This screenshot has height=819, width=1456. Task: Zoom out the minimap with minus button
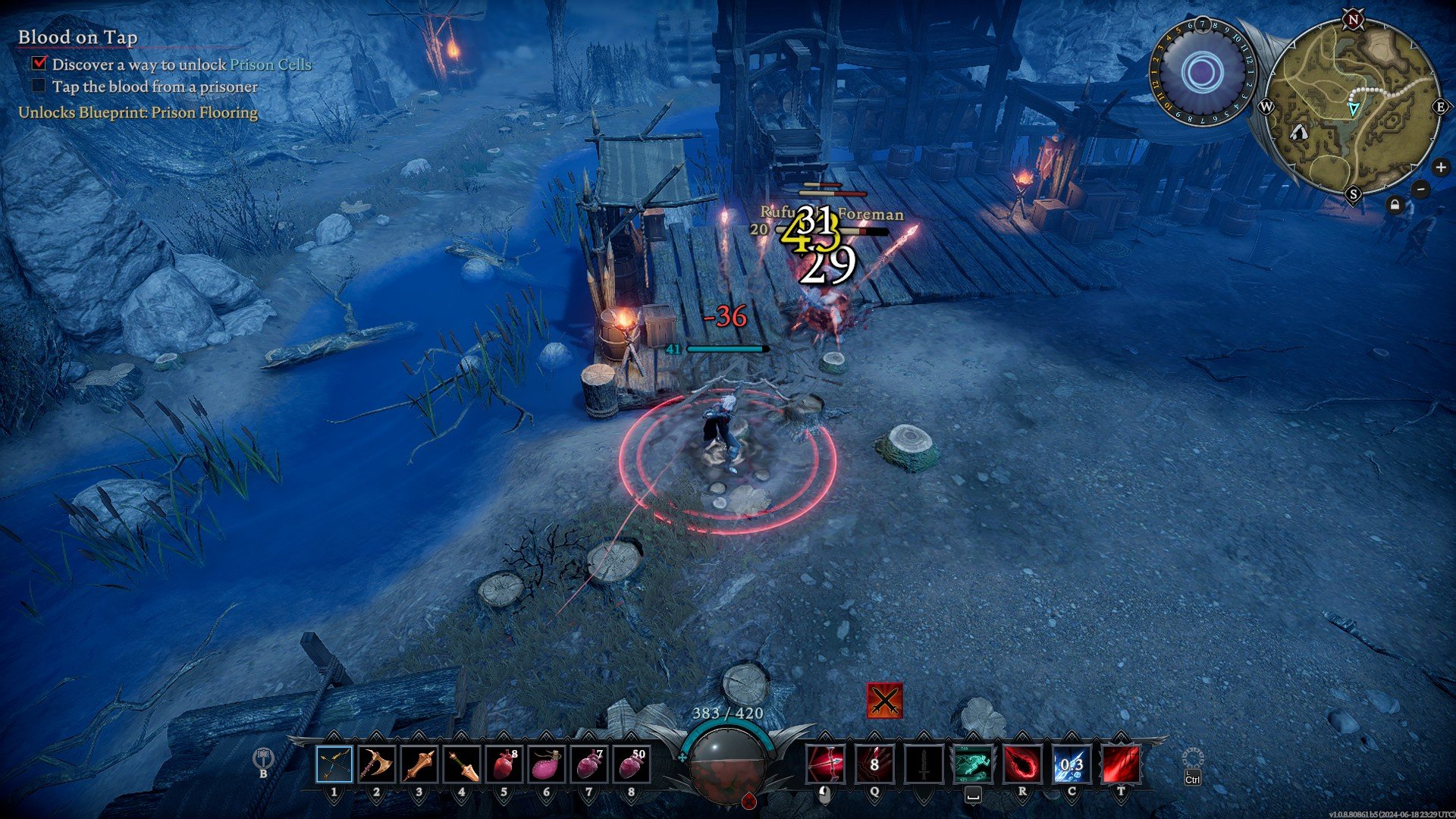1421,189
